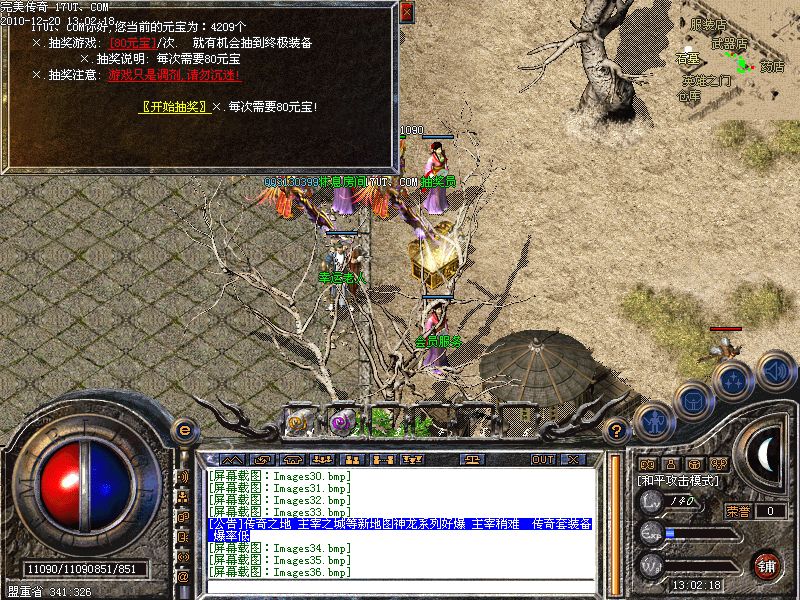Open the bag inventory round button
Image resolution: width=800 pixels, height=600 pixels.
(x=693, y=400)
